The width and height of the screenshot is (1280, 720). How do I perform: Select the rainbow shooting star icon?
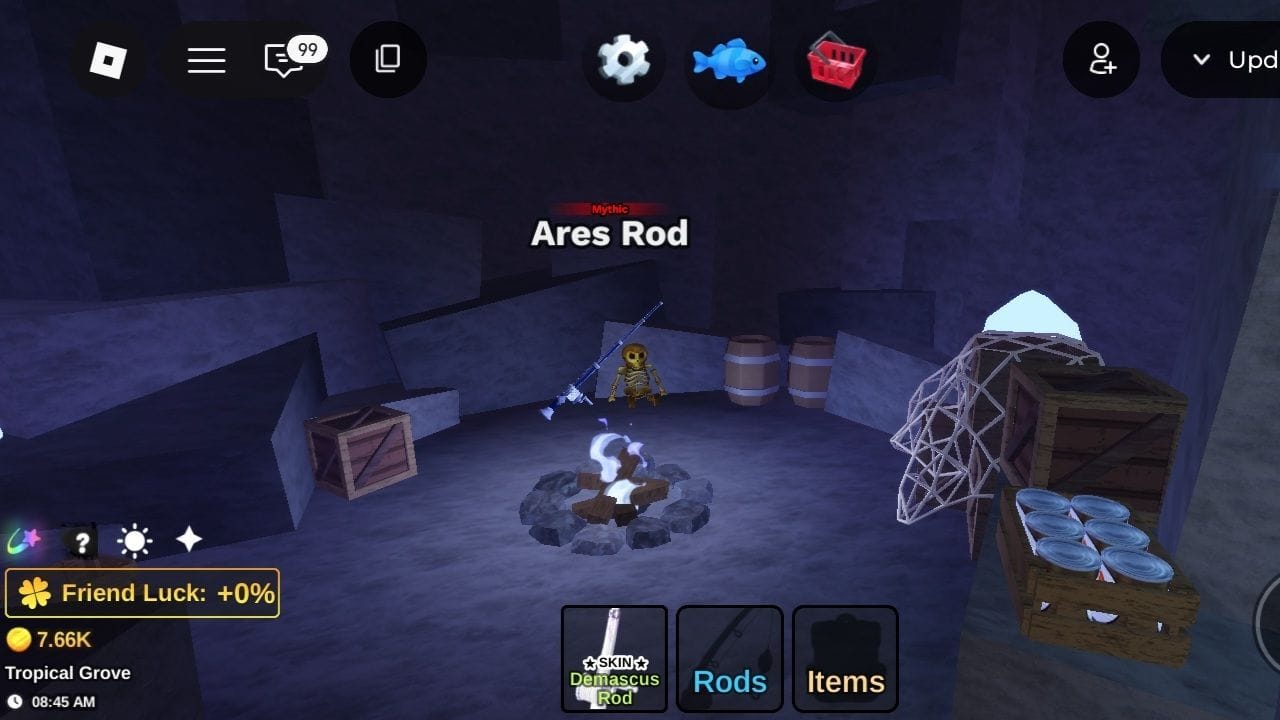tap(25, 540)
